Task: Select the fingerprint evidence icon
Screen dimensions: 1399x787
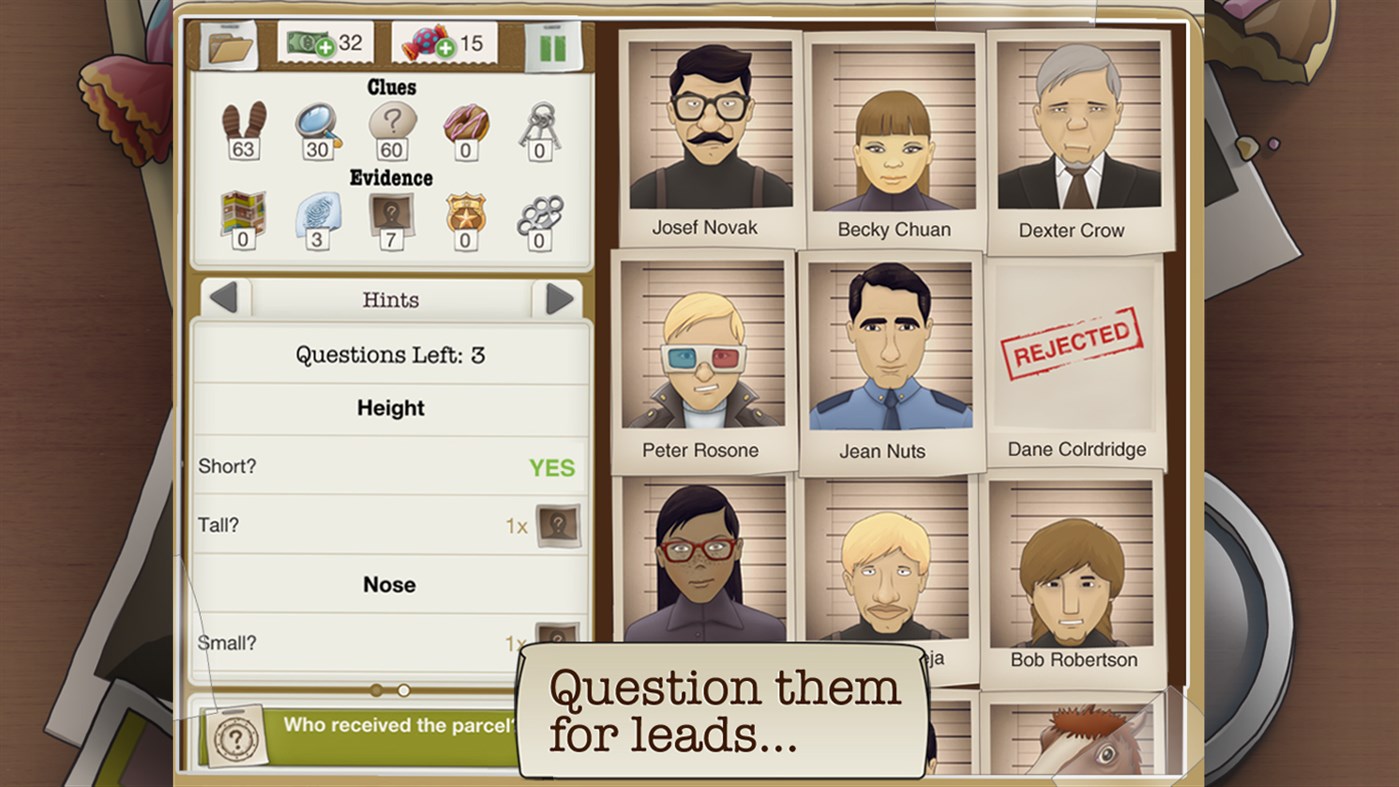Action: [x=315, y=213]
